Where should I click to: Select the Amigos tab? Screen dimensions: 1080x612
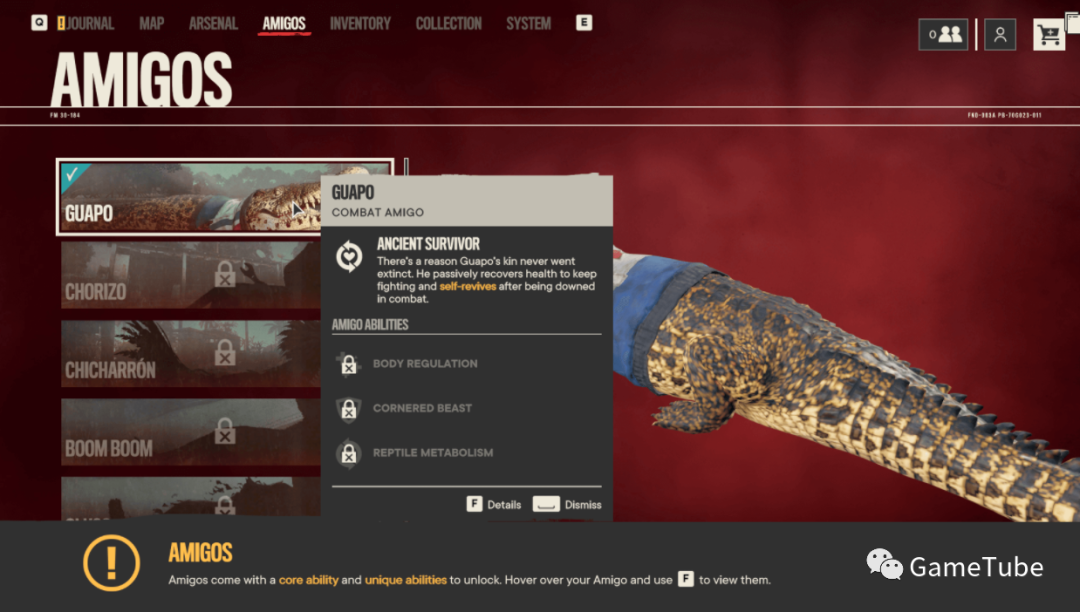point(284,23)
